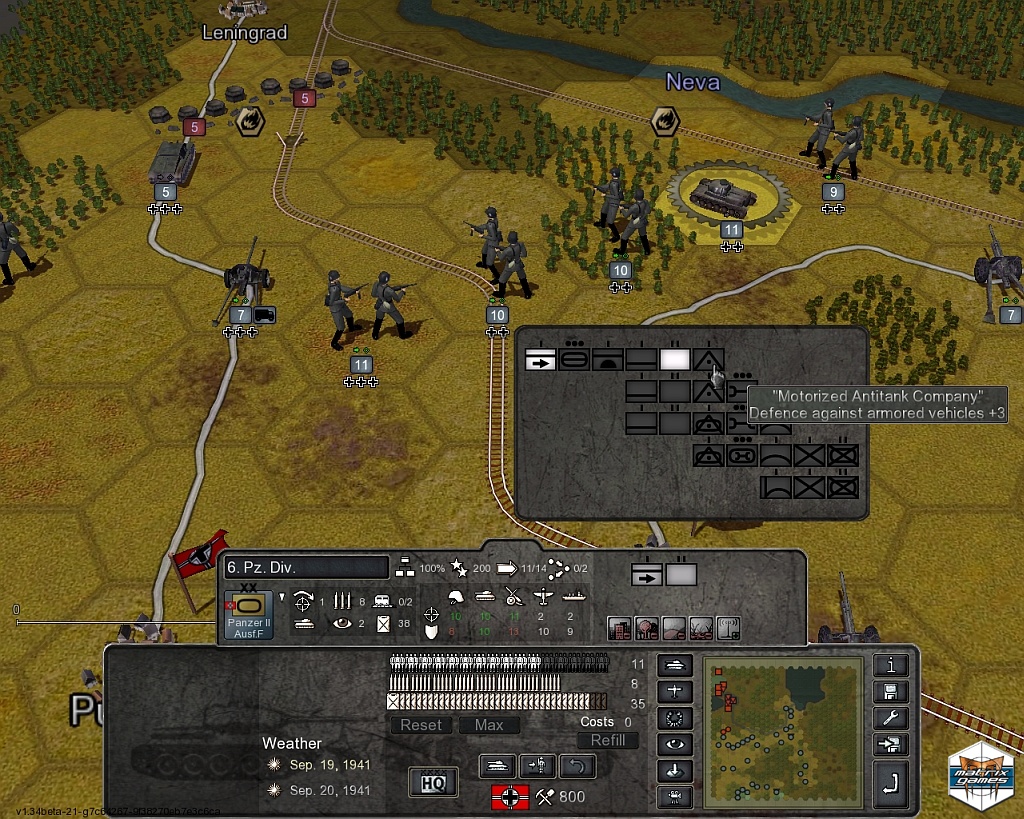Select the airplane filter button beside the minimap
This screenshot has width=1024, height=819.
[675, 692]
